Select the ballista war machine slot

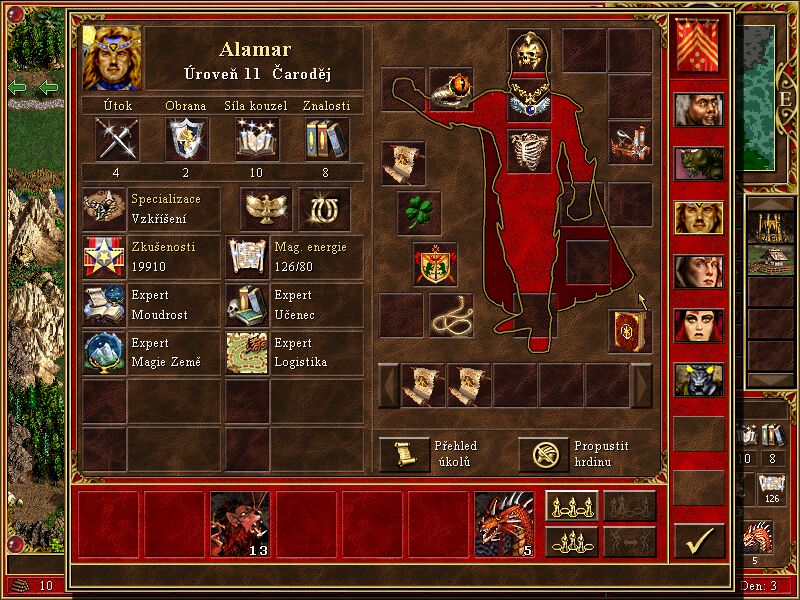tap(630, 142)
